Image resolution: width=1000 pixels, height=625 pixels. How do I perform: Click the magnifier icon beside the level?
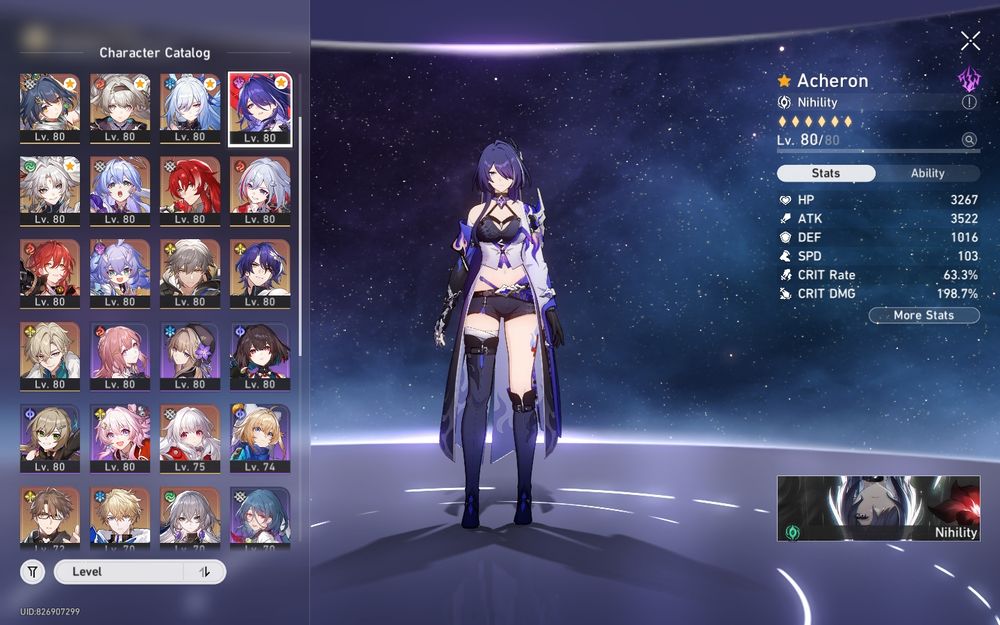[x=969, y=141]
